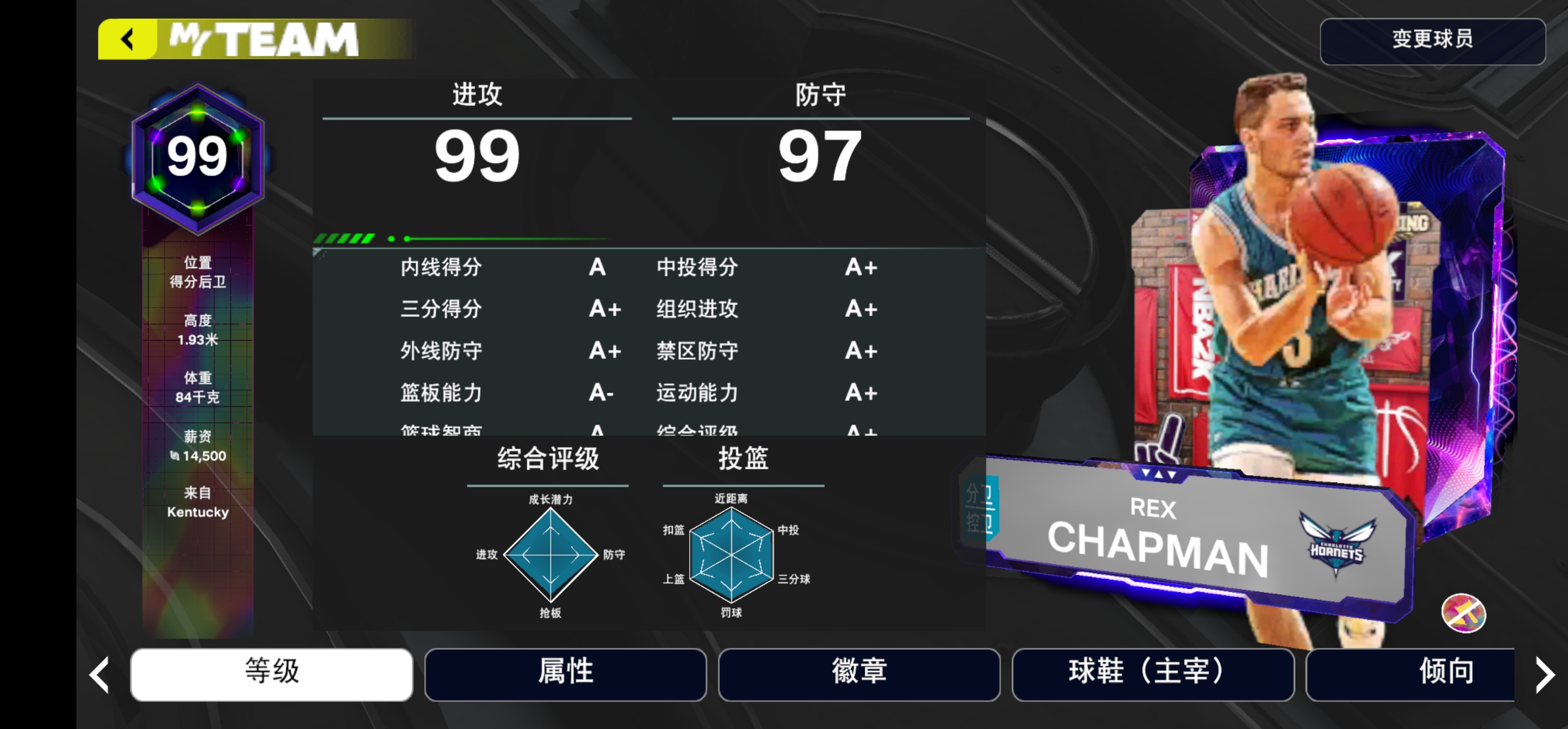Tap the crossed-gavel no-auction icon
Viewport: 1568px width, 729px height.
click(1463, 614)
